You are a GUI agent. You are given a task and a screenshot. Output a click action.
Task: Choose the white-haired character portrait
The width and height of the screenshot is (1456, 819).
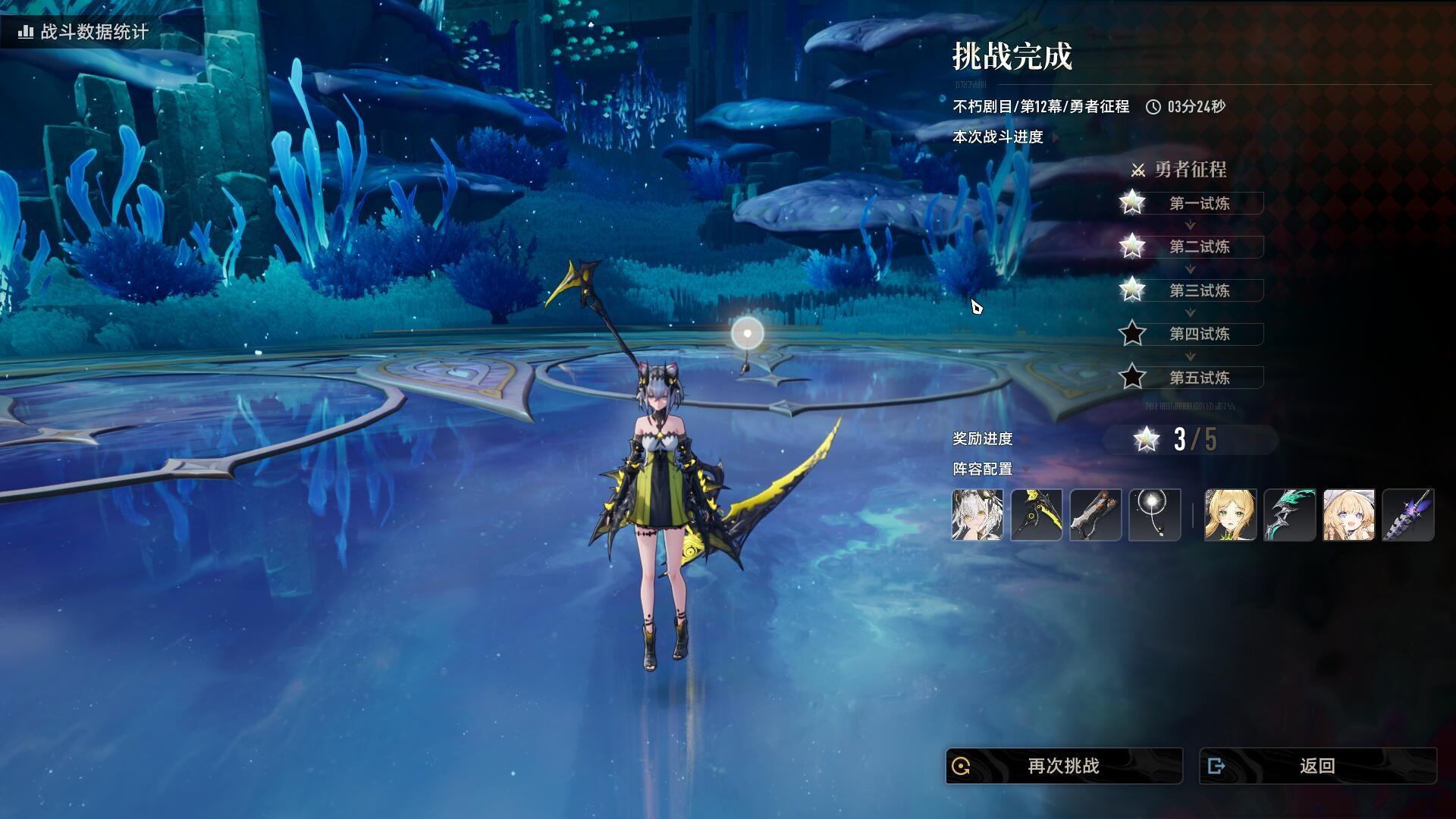click(977, 515)
